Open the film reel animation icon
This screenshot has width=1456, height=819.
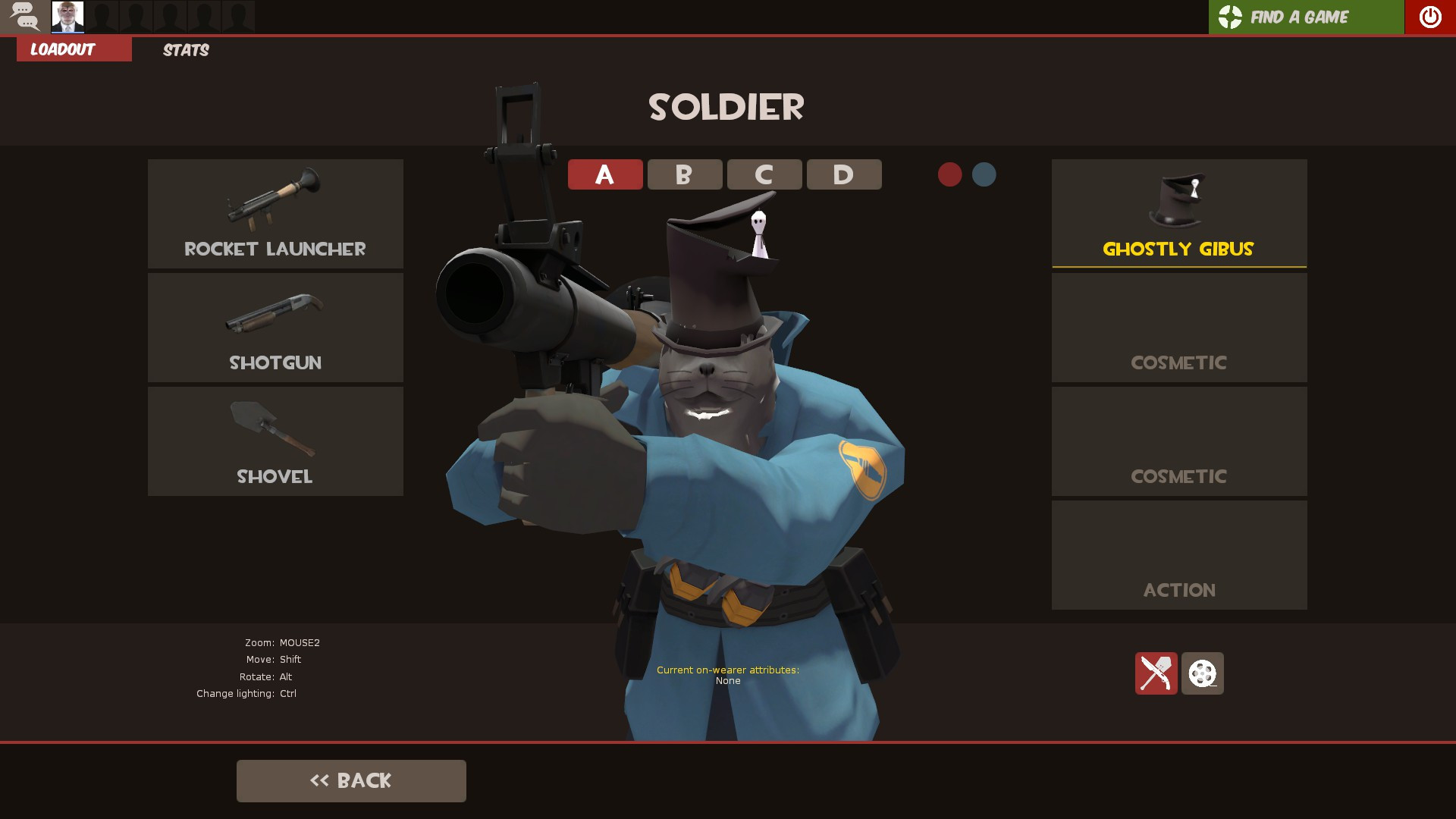(x=1202, y=674)
